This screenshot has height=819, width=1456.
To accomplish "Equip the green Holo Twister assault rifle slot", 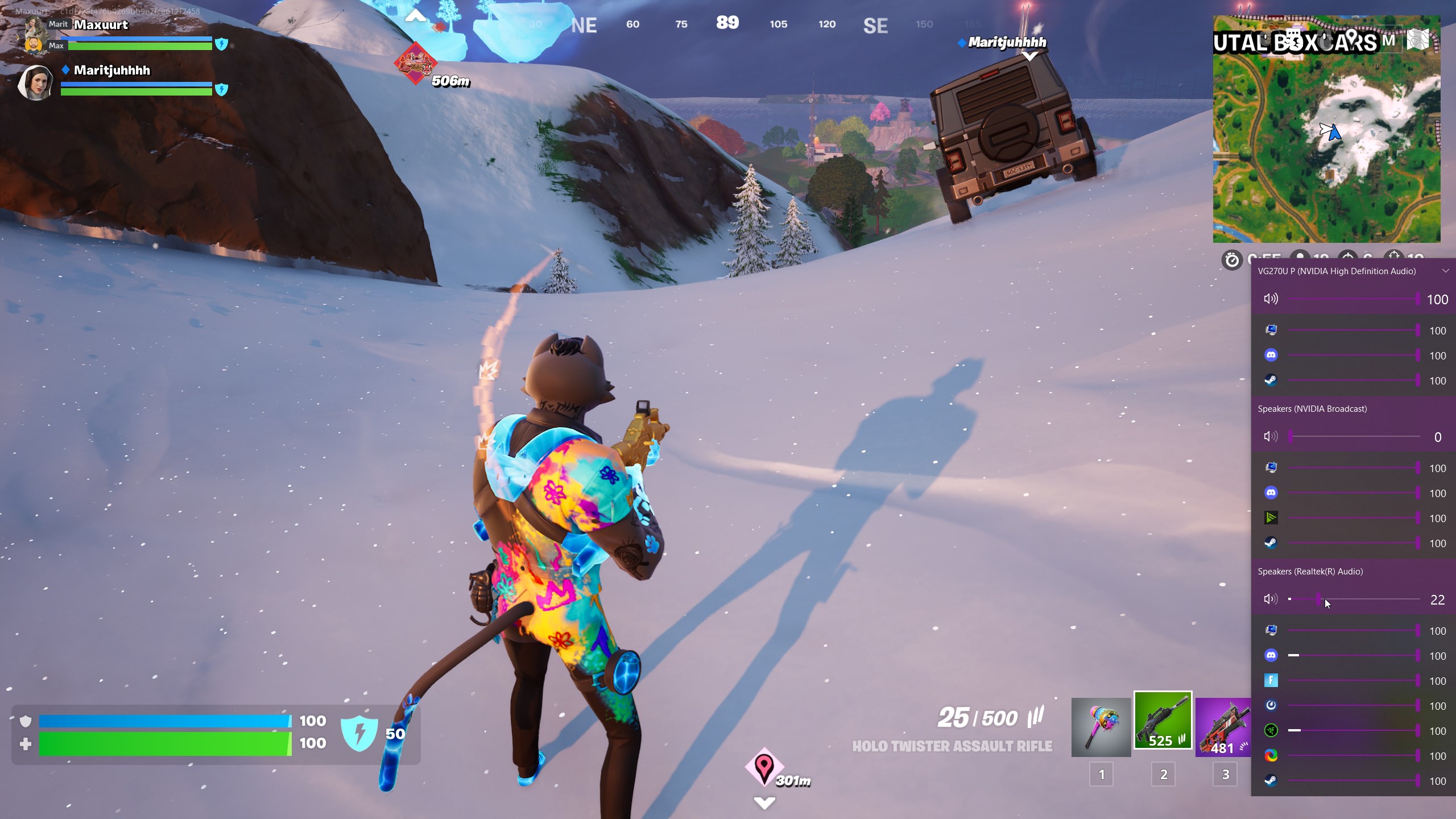I will [x=1163, y=721].
